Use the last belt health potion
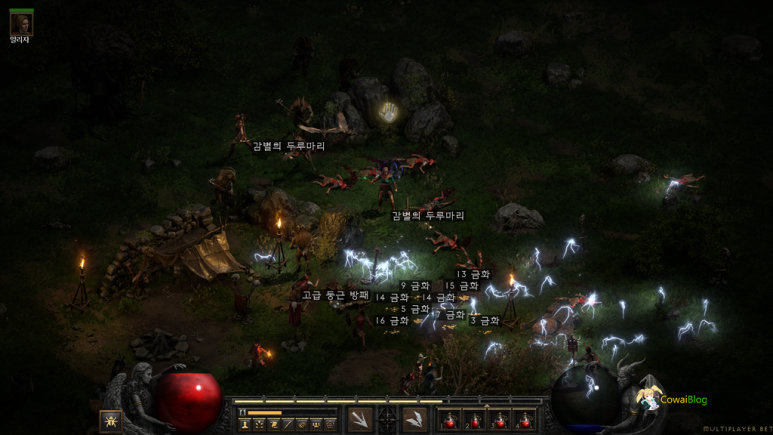773x435 pixels. [524, 420]
